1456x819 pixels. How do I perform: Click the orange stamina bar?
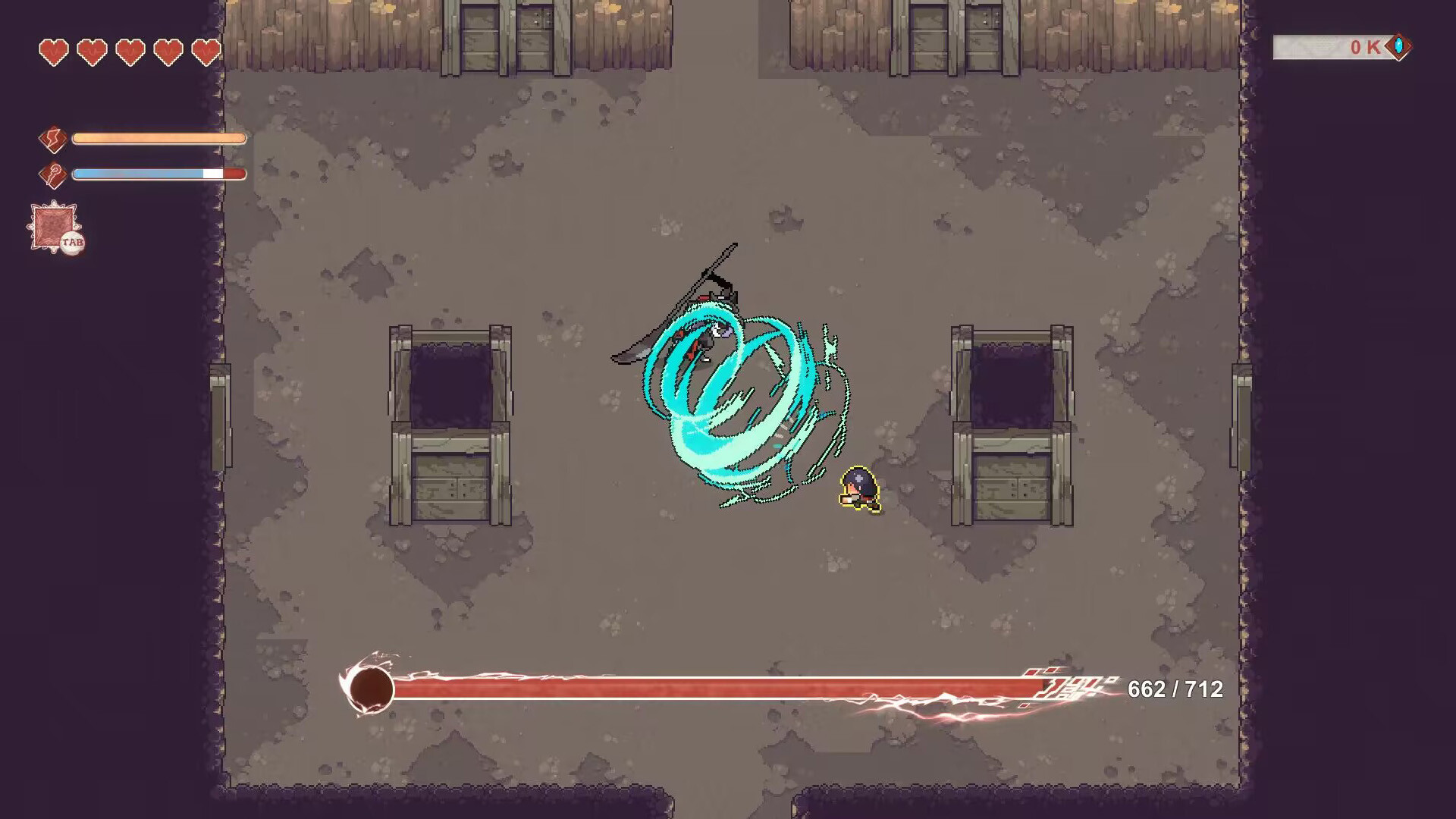158,139
